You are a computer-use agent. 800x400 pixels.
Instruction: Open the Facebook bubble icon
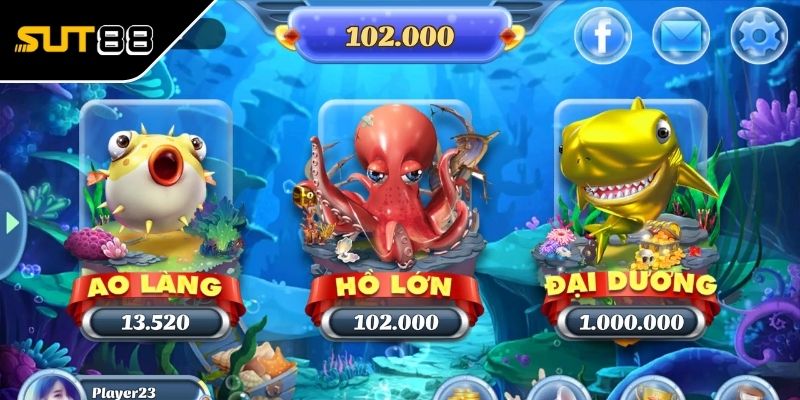click(x=603, y=37)
